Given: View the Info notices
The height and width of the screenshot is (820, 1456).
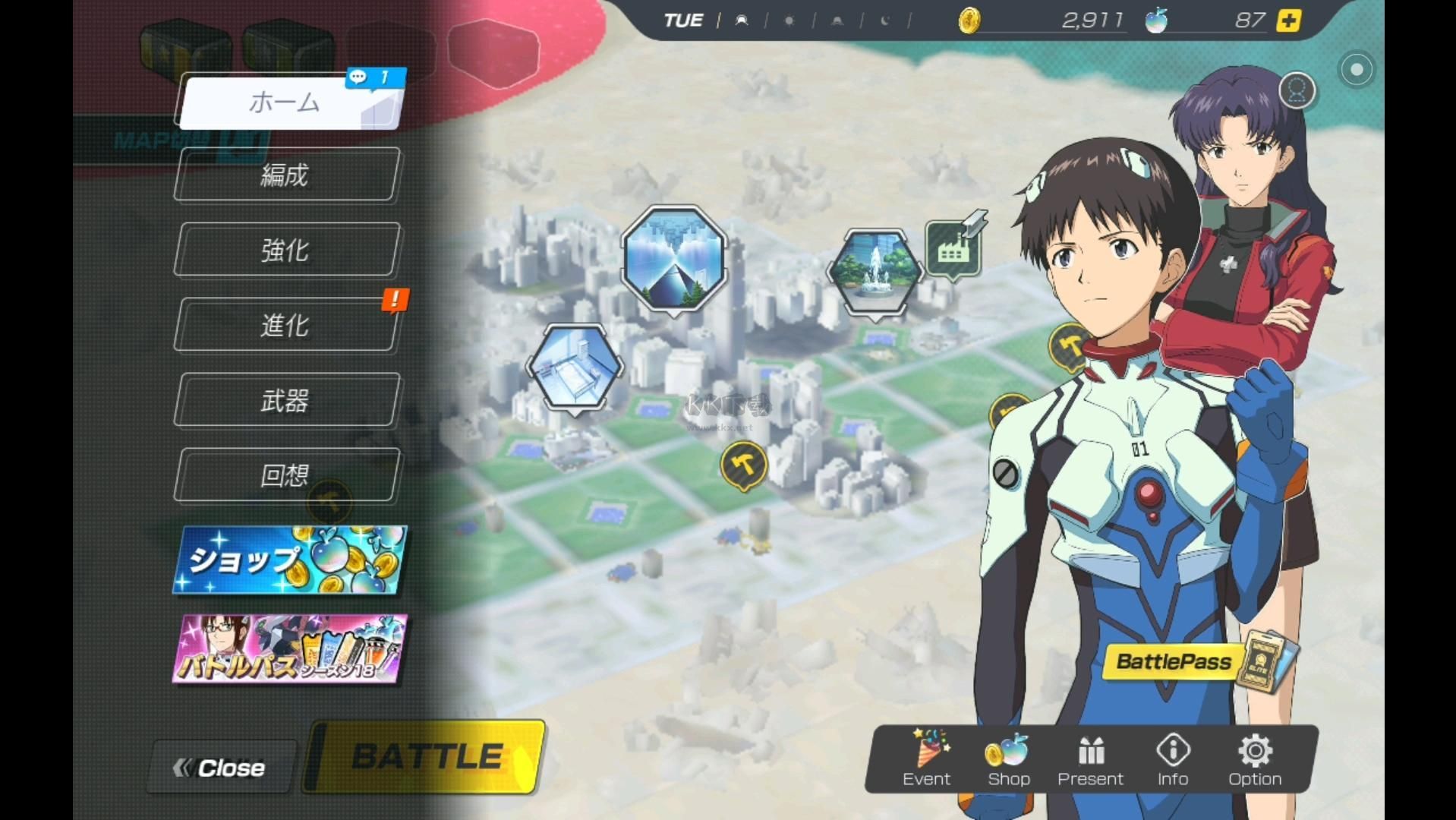Looking at the screenshot, I should [1173, 758].
